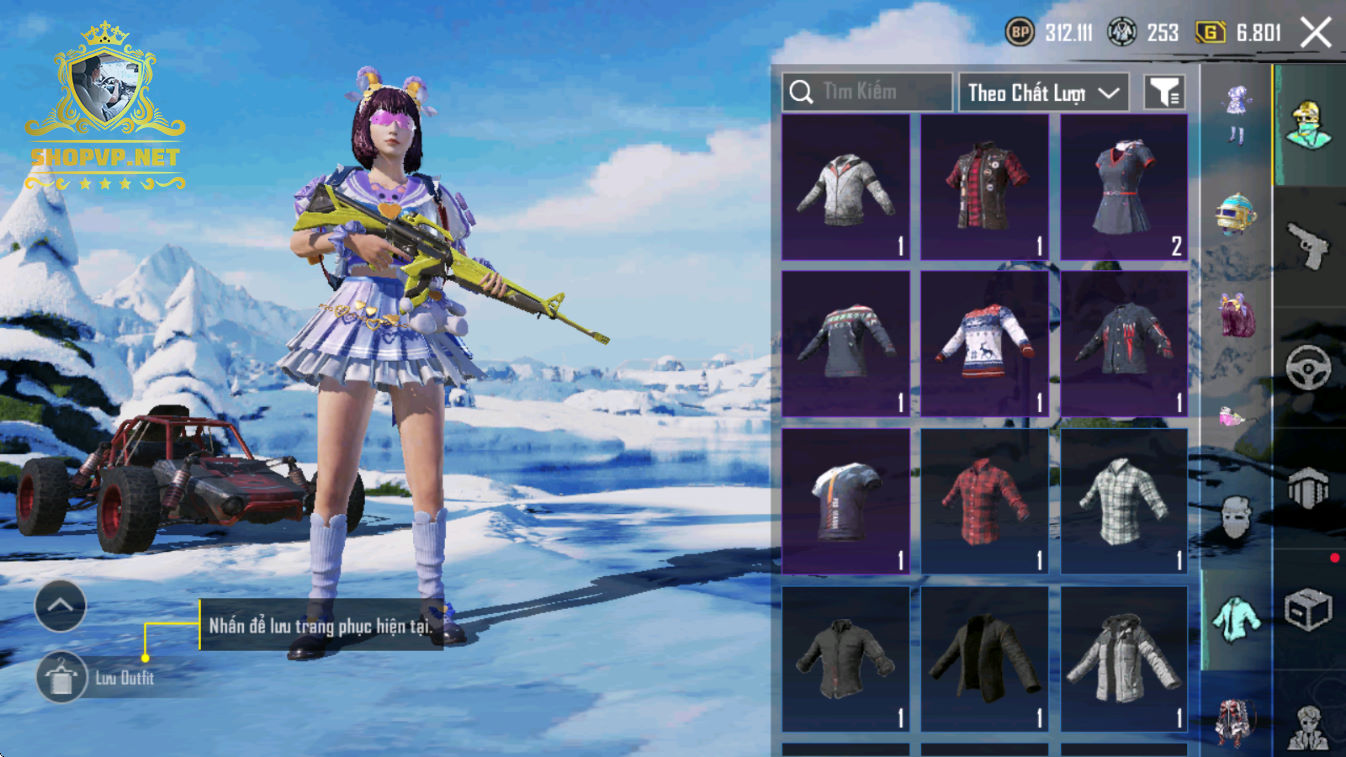1346x757 pixels.
Task: Select the face mask subcategory
Action: pos(1236,518)
